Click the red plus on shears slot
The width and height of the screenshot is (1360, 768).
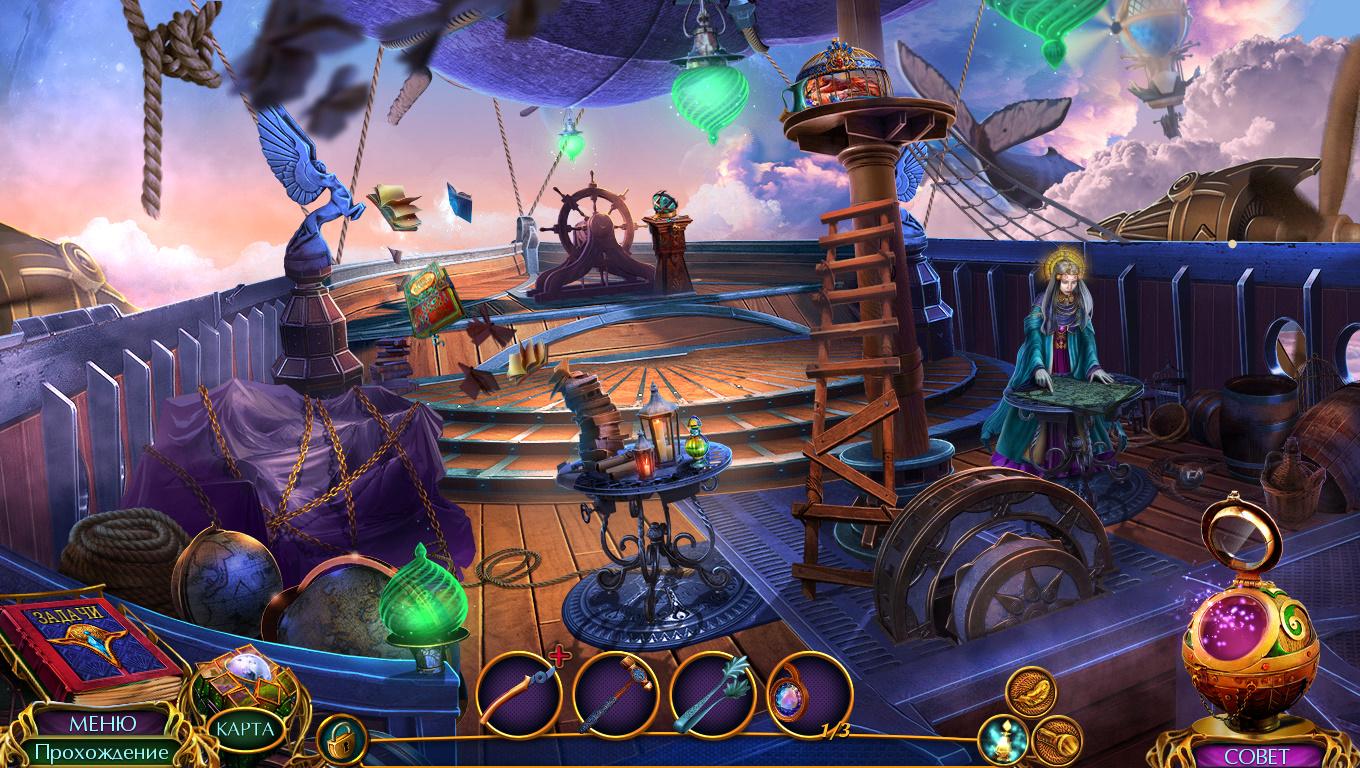point(560,656)
